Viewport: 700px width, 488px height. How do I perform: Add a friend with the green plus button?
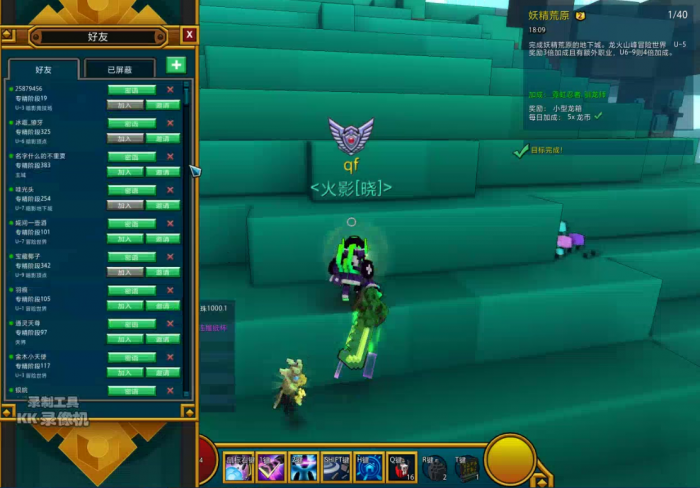[x=175, y=65]
